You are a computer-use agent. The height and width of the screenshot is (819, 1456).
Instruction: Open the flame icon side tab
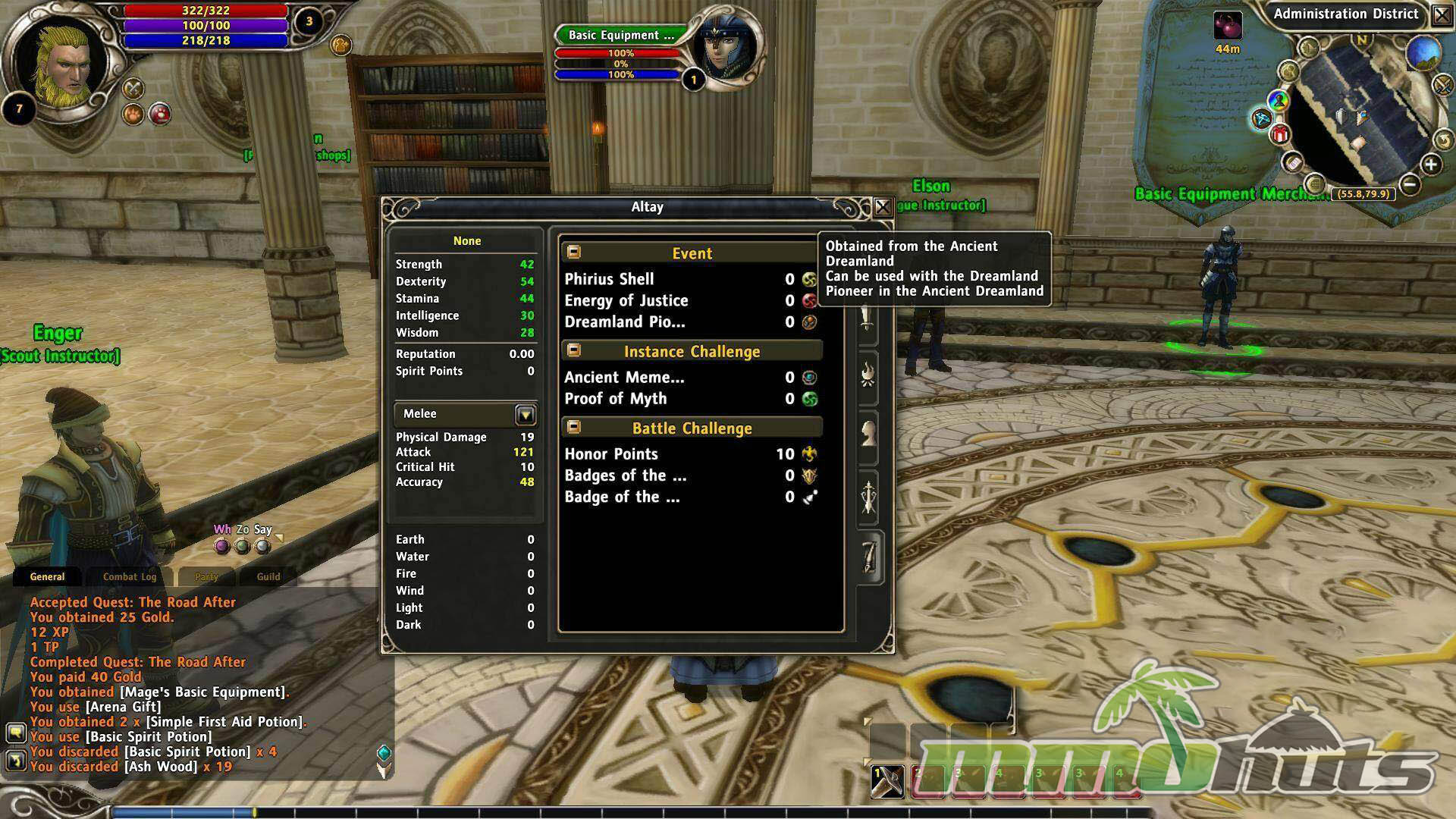[868, 375]
